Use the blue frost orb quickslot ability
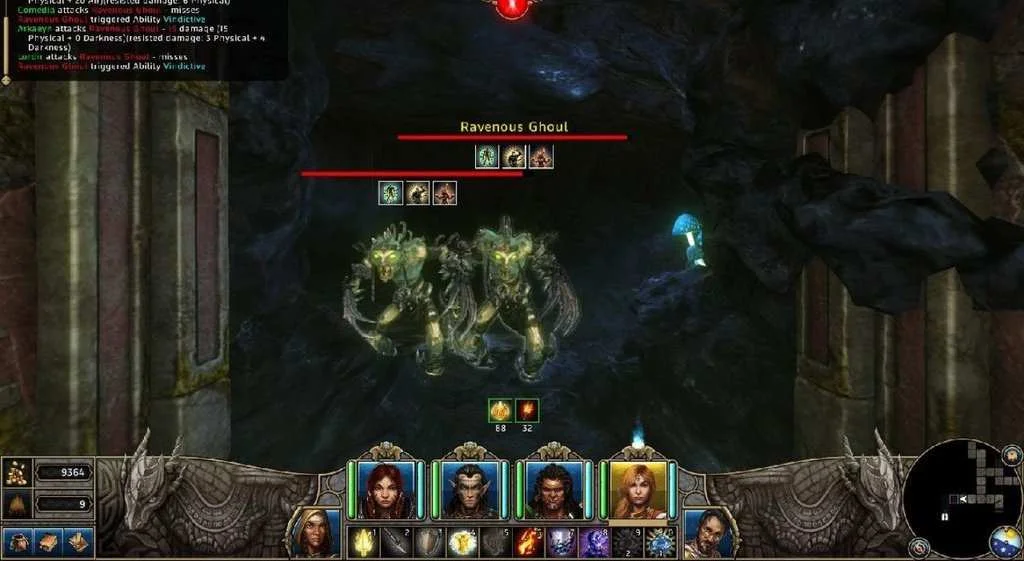Screen dimensions: 1024x561 click(x=660, y=543)
